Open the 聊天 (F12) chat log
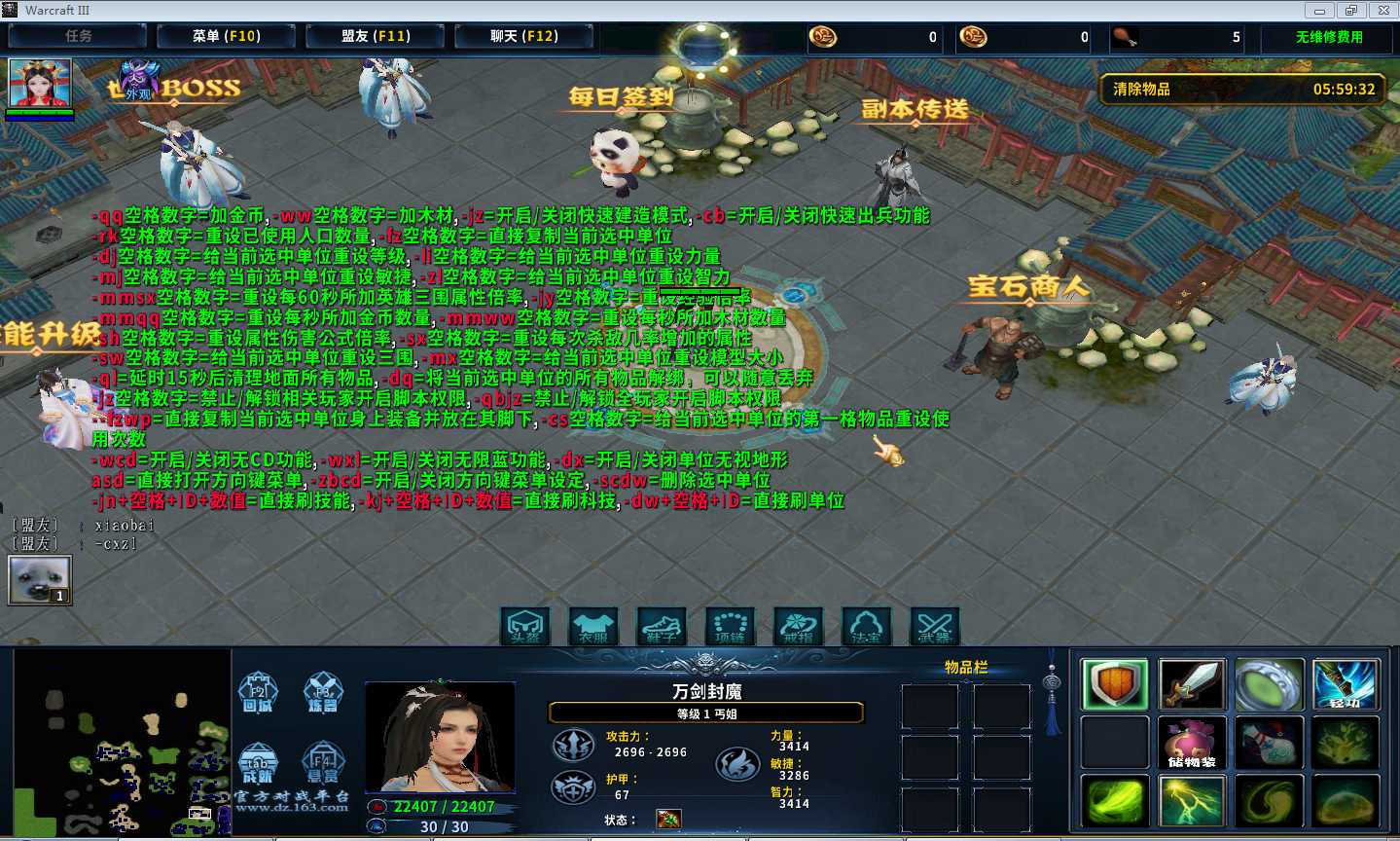Viewport: 1400px width, 841px height. [x=523, y=37]
